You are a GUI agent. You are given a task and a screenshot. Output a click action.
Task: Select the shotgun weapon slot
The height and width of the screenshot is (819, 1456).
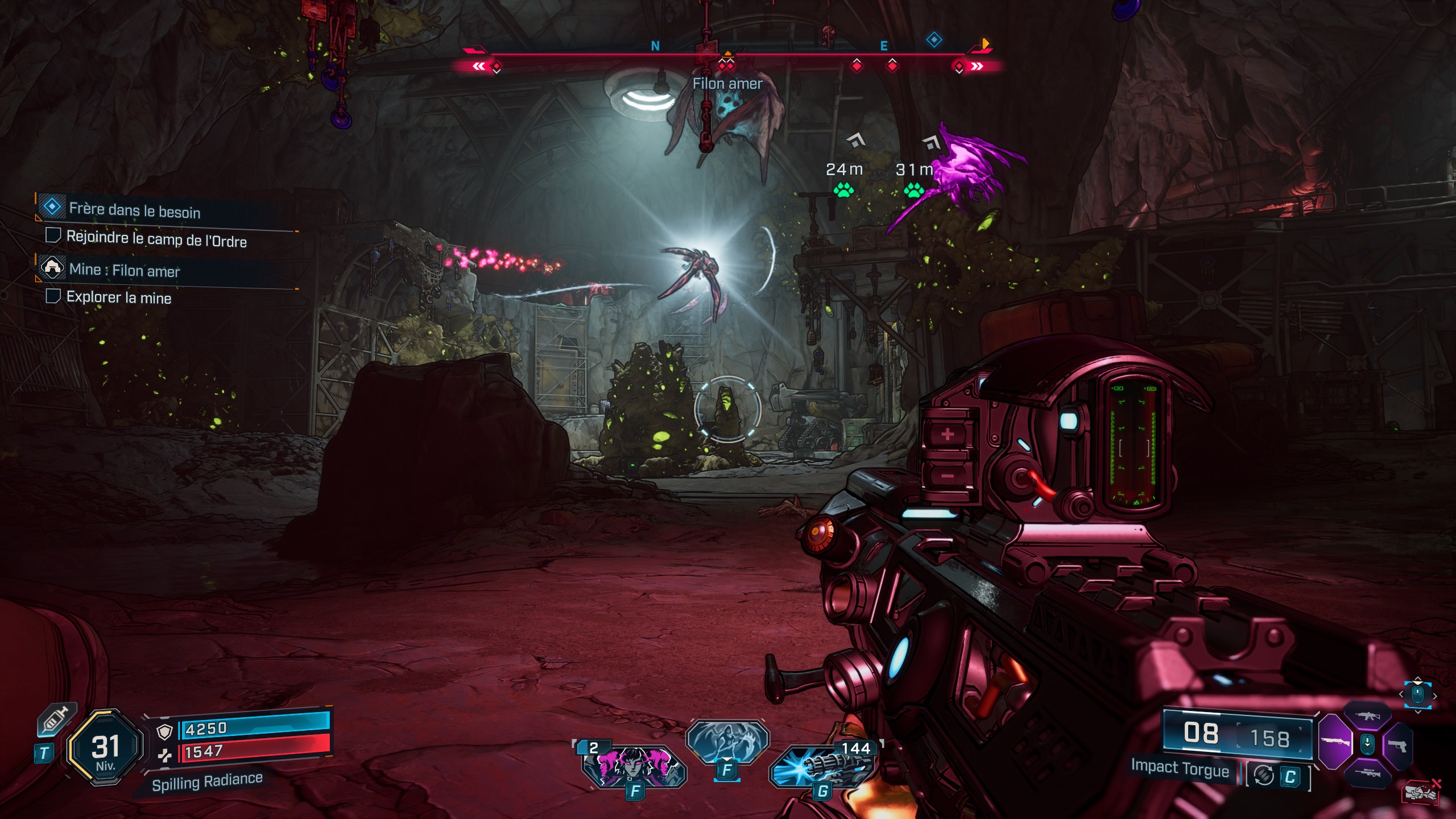(x=1334, y=743)
